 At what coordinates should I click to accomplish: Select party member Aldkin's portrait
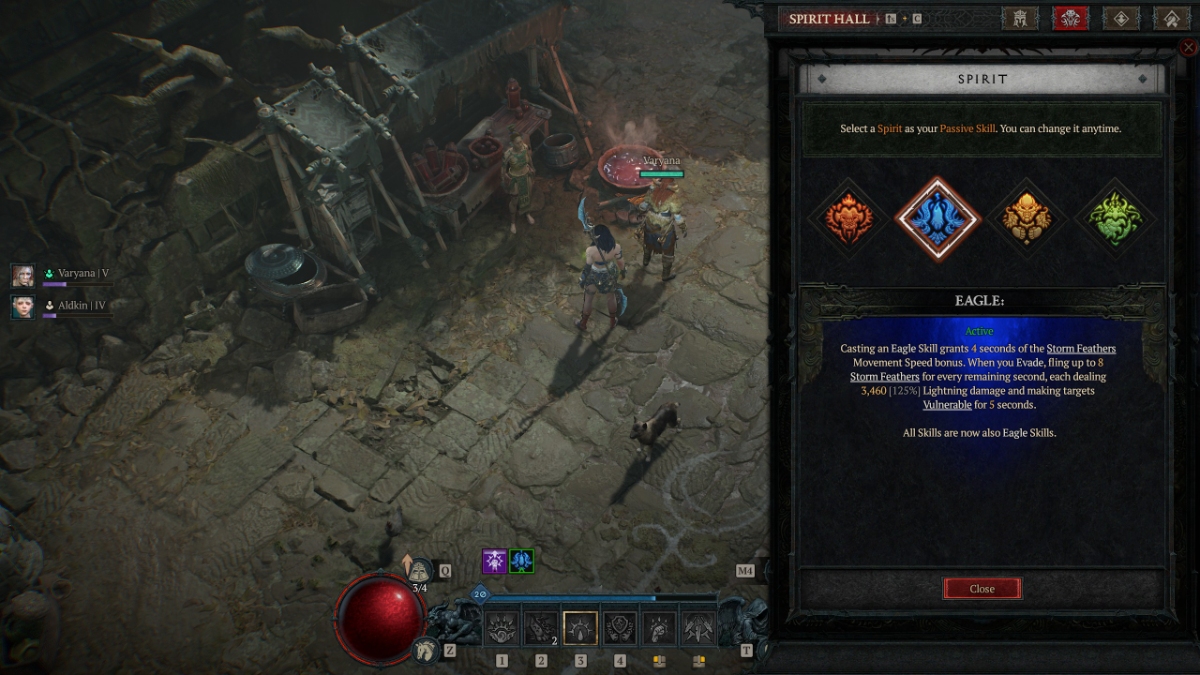click(23, 306)
